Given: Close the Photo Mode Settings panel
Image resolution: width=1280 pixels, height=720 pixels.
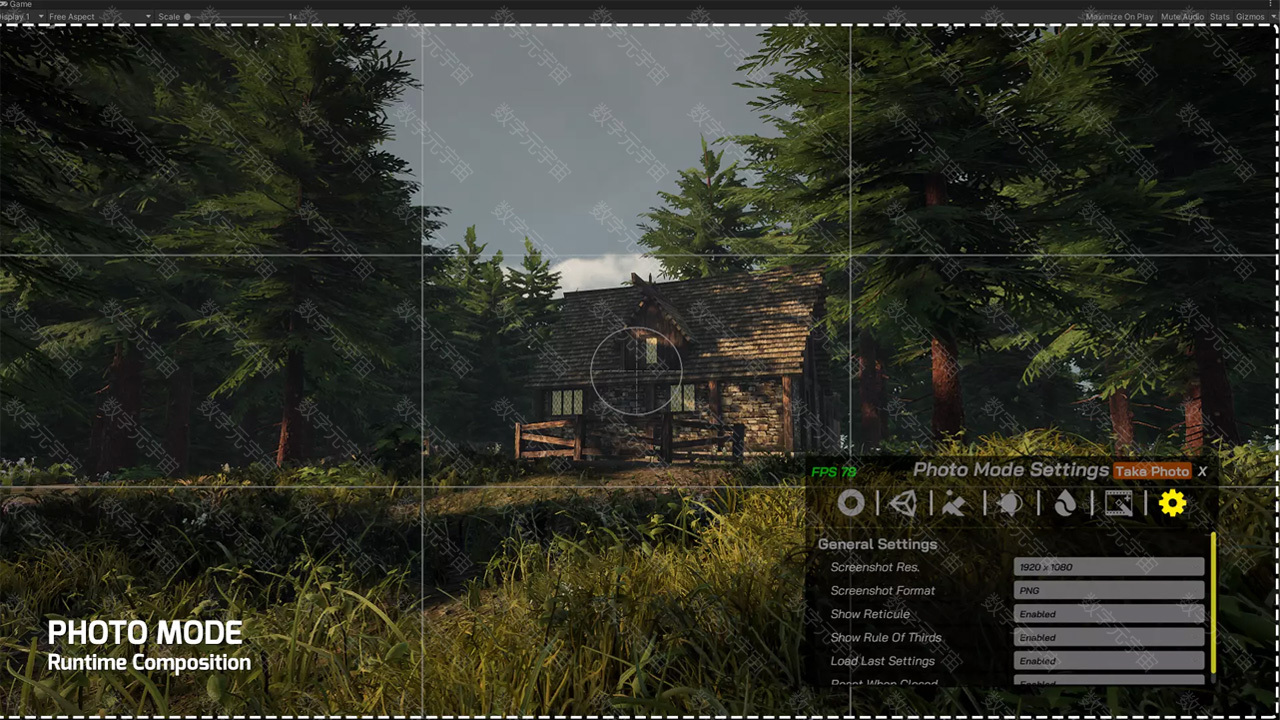Looking at the screenshot, I should tap(1202, 471).
